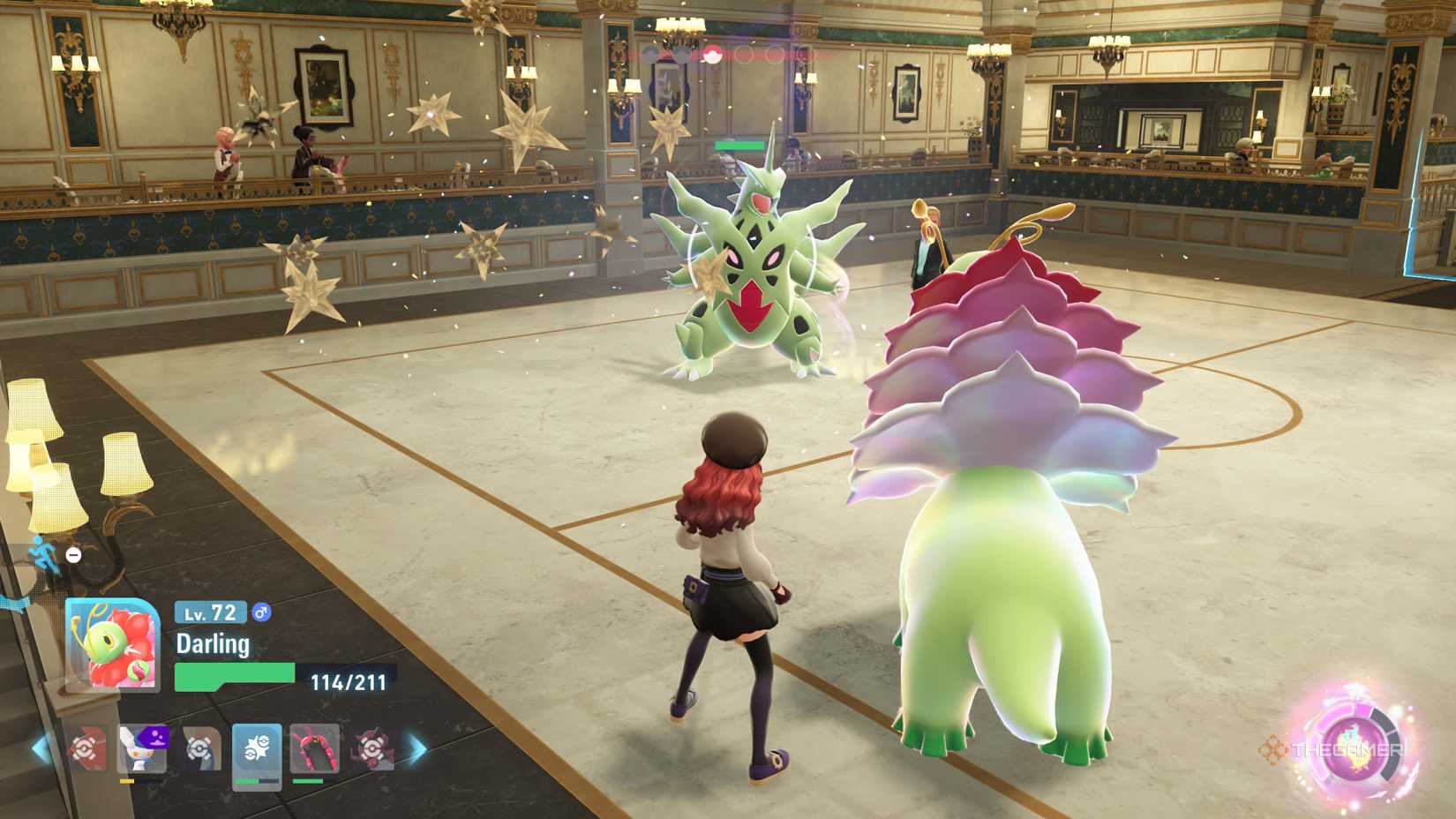Toggle the highlighted red Poké Ball tracker on top
Viewport: 1456px width, 819px height.
tap(713, 53)
